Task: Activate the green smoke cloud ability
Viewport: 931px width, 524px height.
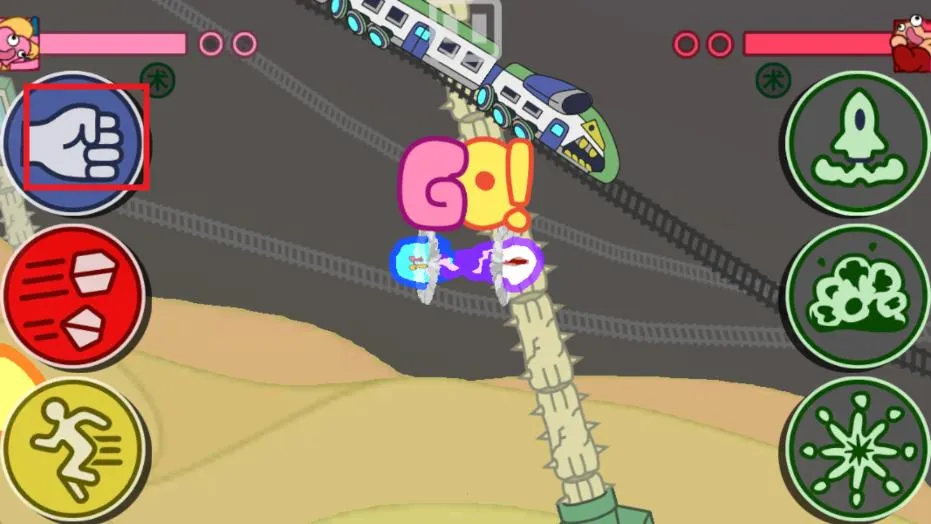Action: [x=857, y=295]
